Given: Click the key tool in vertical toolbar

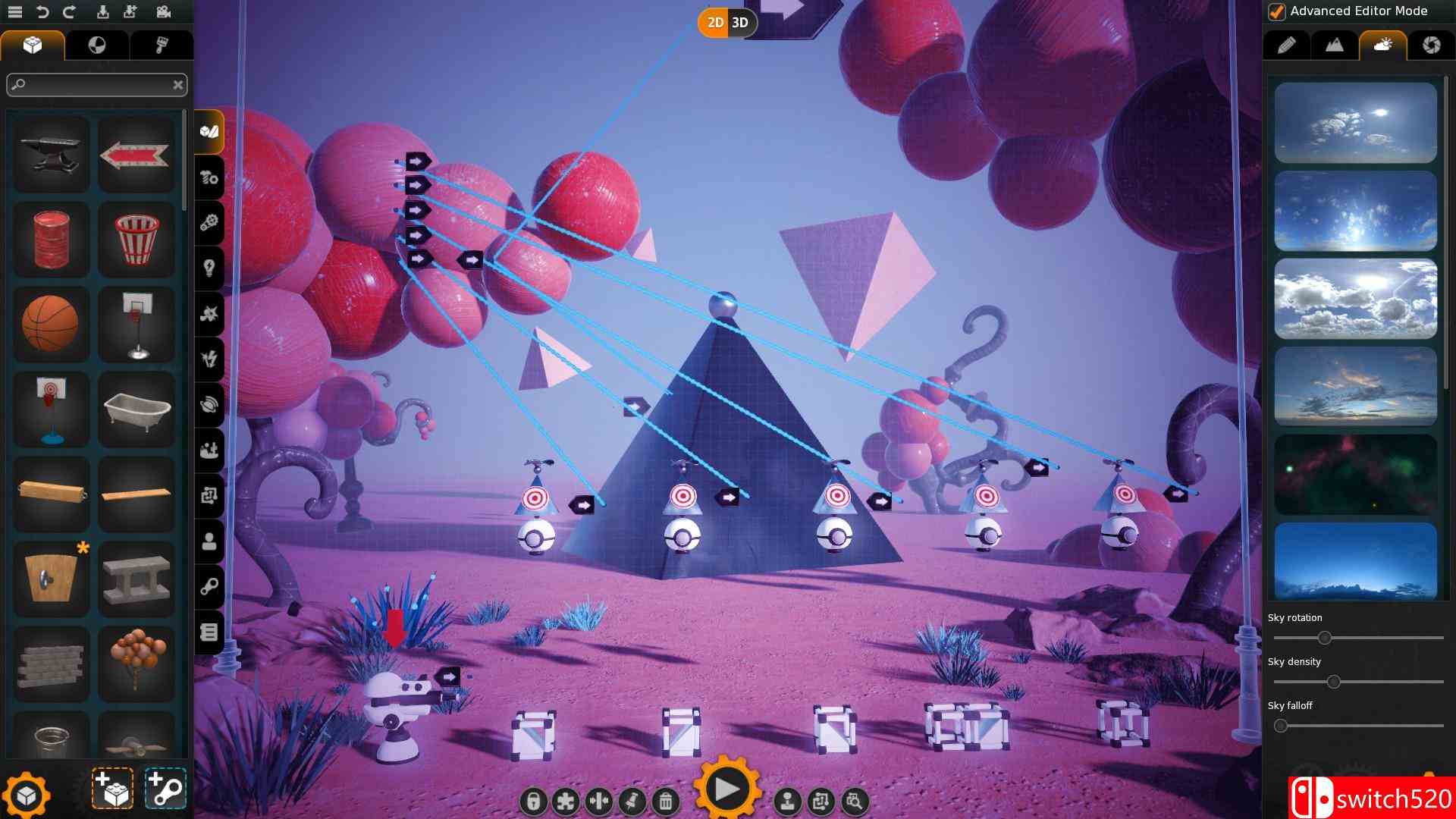Looking at the screenshot, I should (x=210, y=585).
